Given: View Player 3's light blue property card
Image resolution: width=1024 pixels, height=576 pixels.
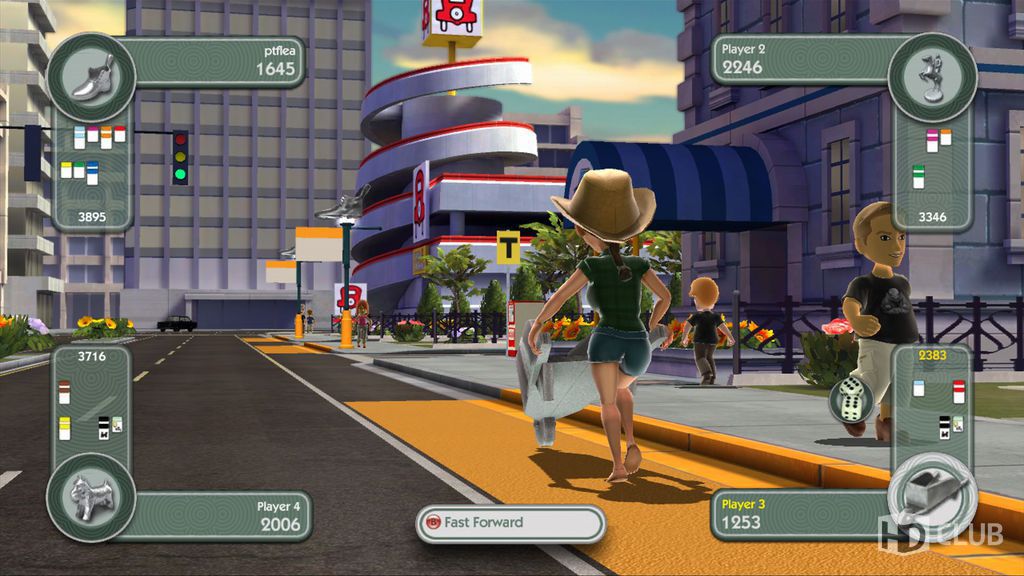Looking at the screenshot, I should tap(918, 388).
